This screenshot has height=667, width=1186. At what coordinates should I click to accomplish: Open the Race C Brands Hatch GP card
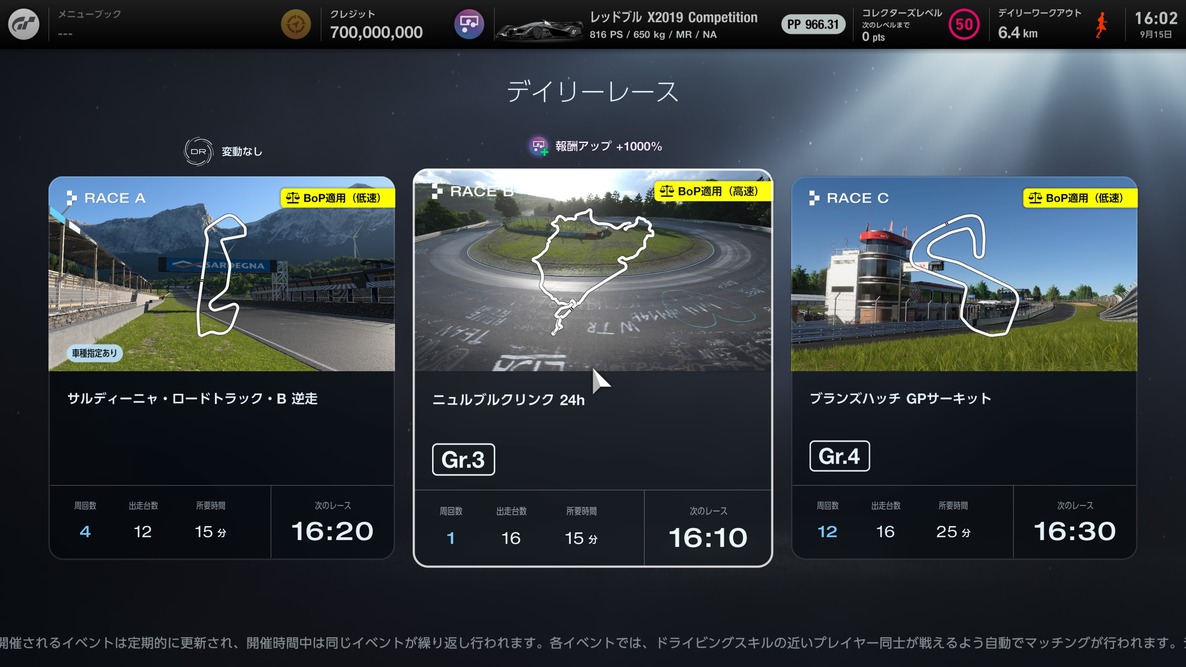(x=963, y=367)
